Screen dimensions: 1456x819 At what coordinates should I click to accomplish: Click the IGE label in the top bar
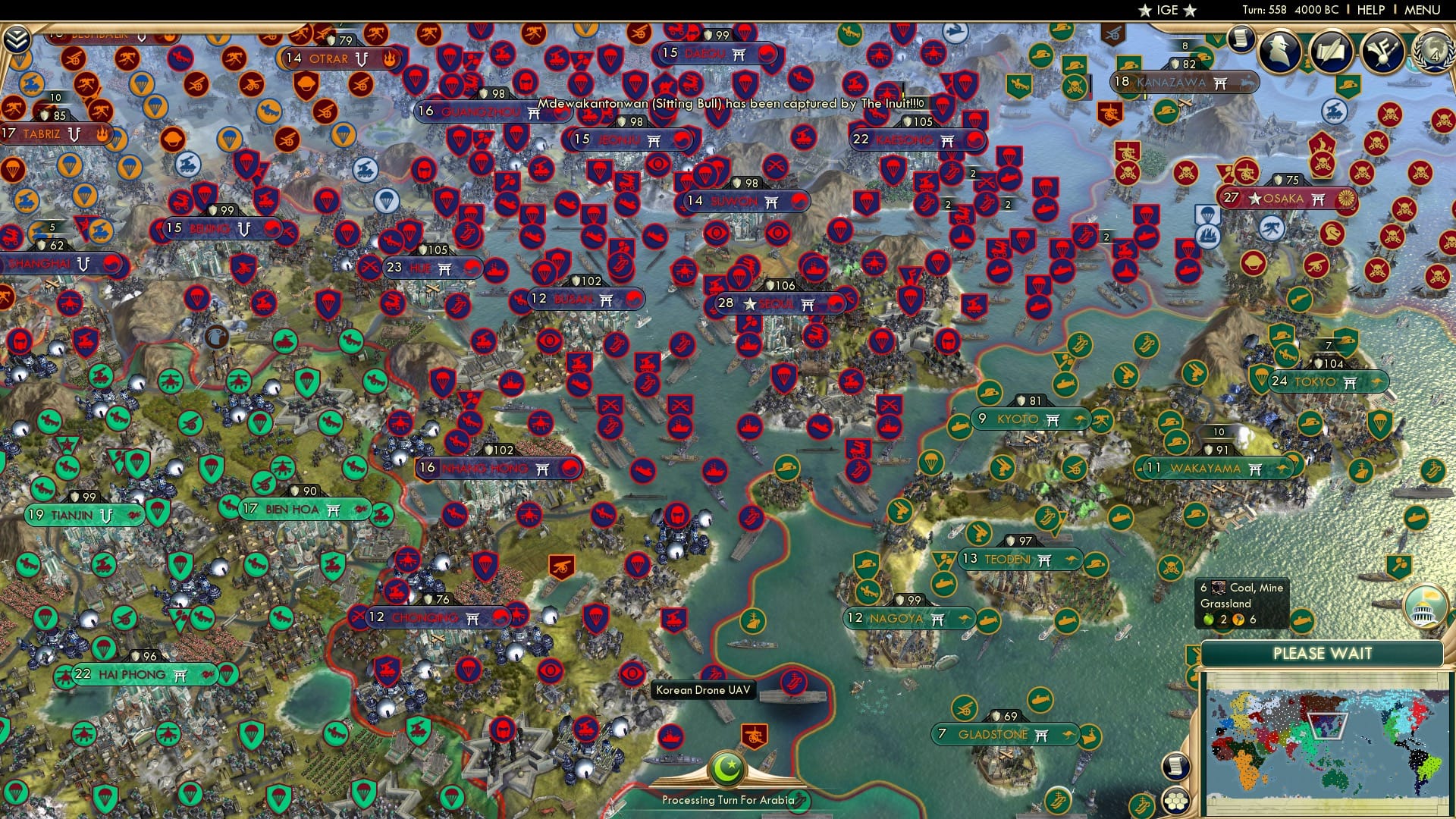point(1169,10)
